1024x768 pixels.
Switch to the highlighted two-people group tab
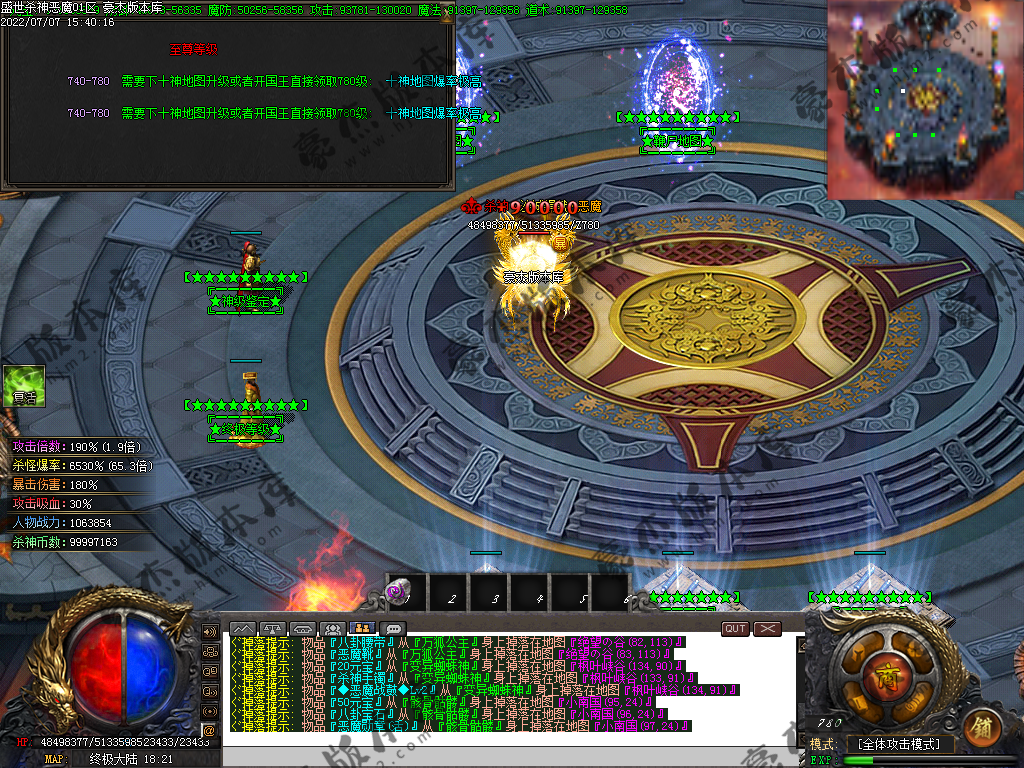tap(364, 628)
